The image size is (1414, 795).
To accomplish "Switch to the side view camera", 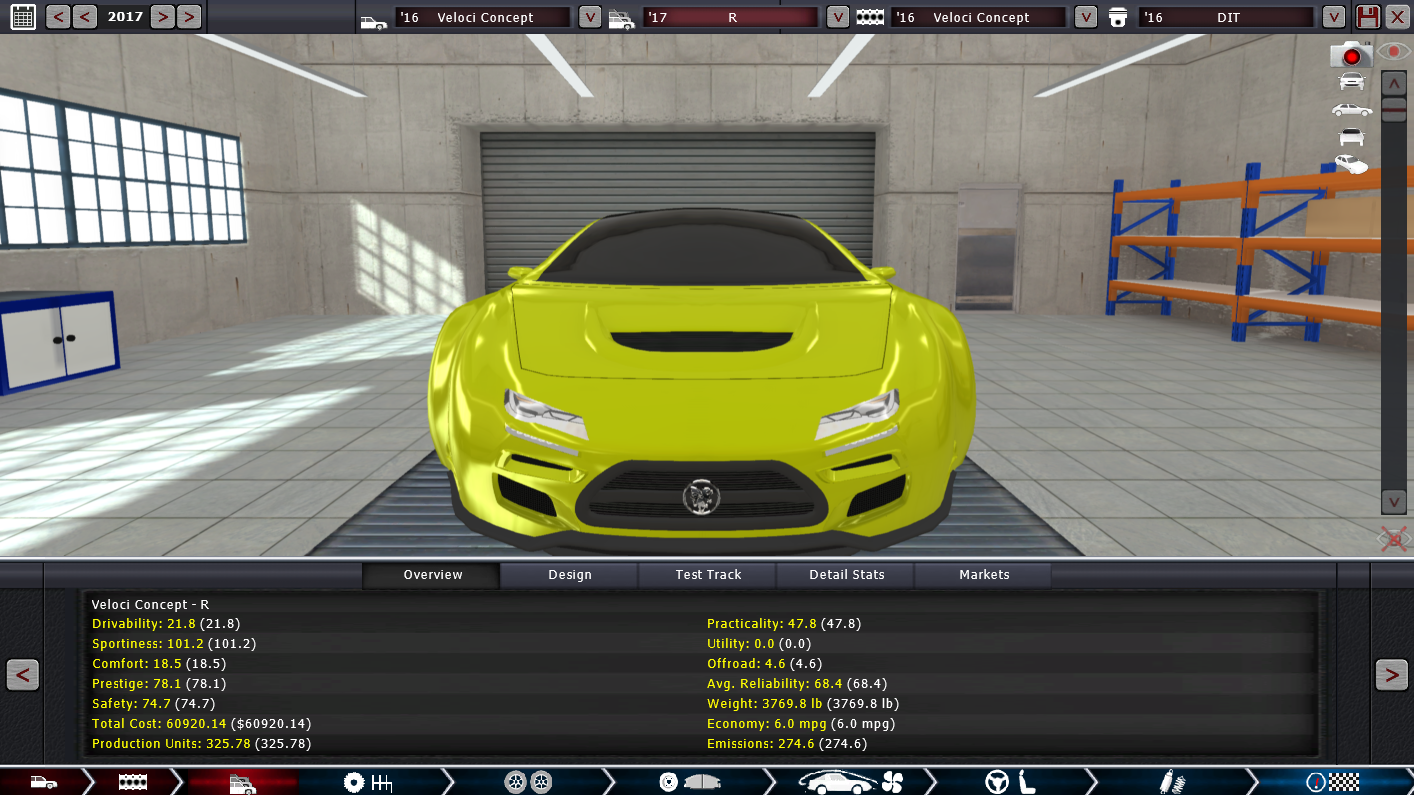I will point(1351,109).
